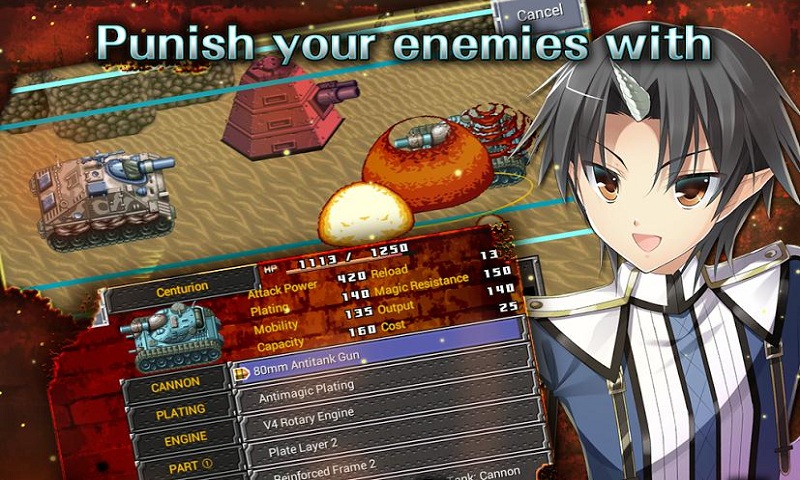
Task: Click the Cancel button
Action: point(540,14)
